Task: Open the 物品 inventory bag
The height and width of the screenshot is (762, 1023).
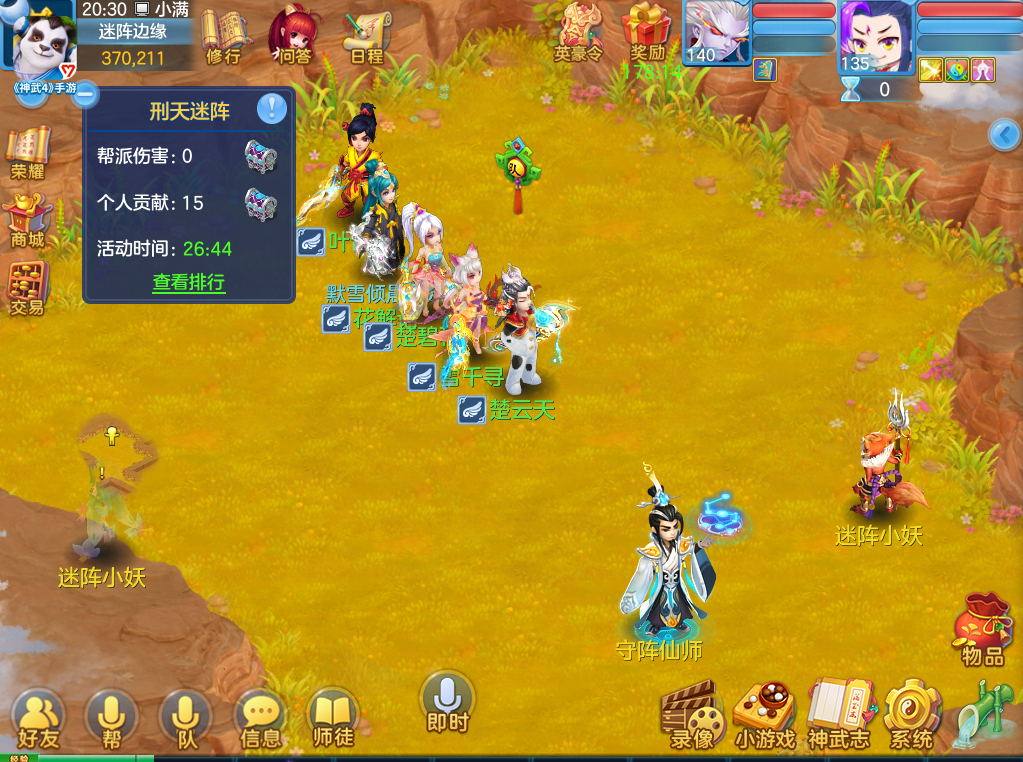Action: pos(983,630)
